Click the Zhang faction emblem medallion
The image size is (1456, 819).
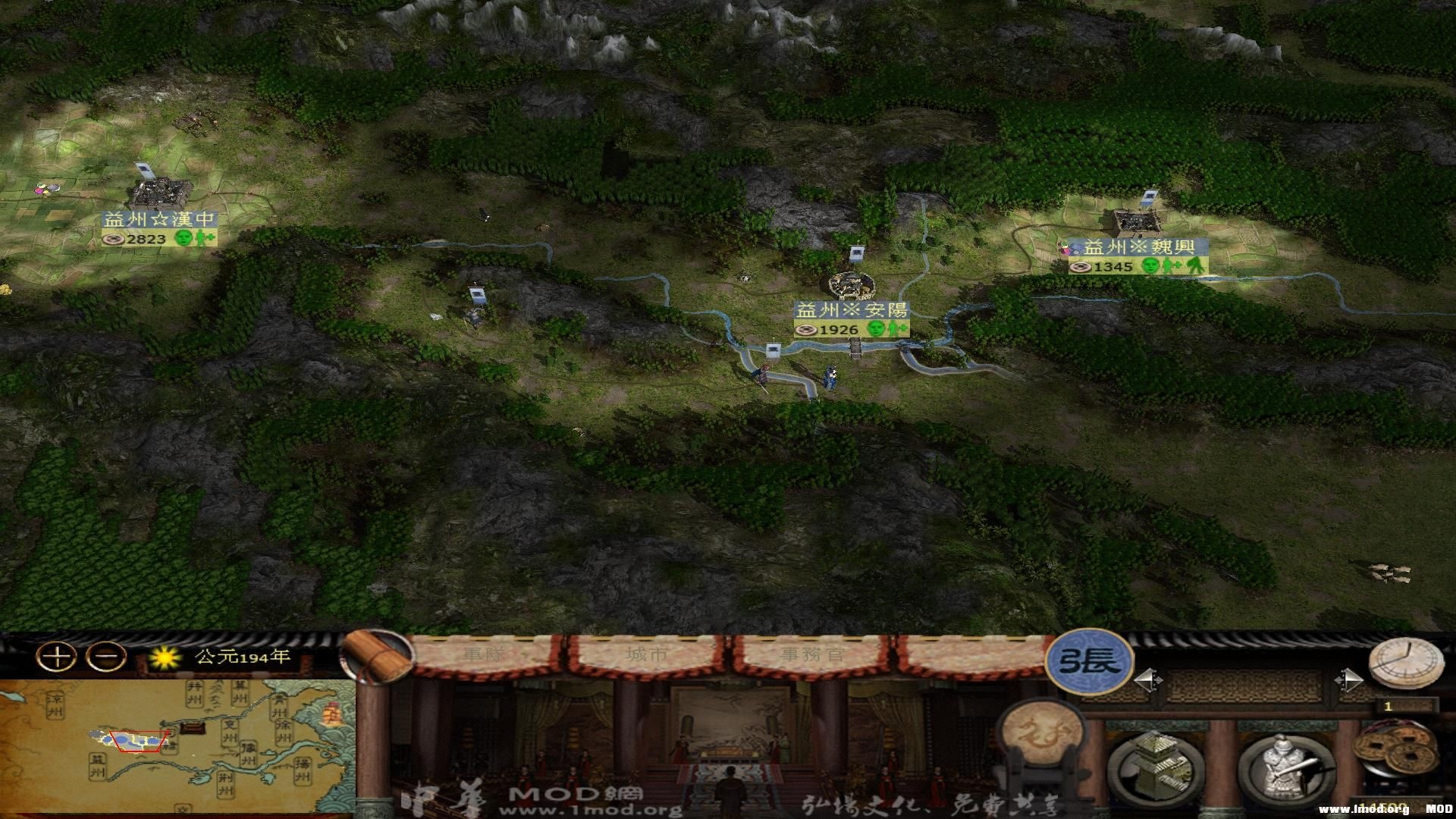pos(1089,661)
